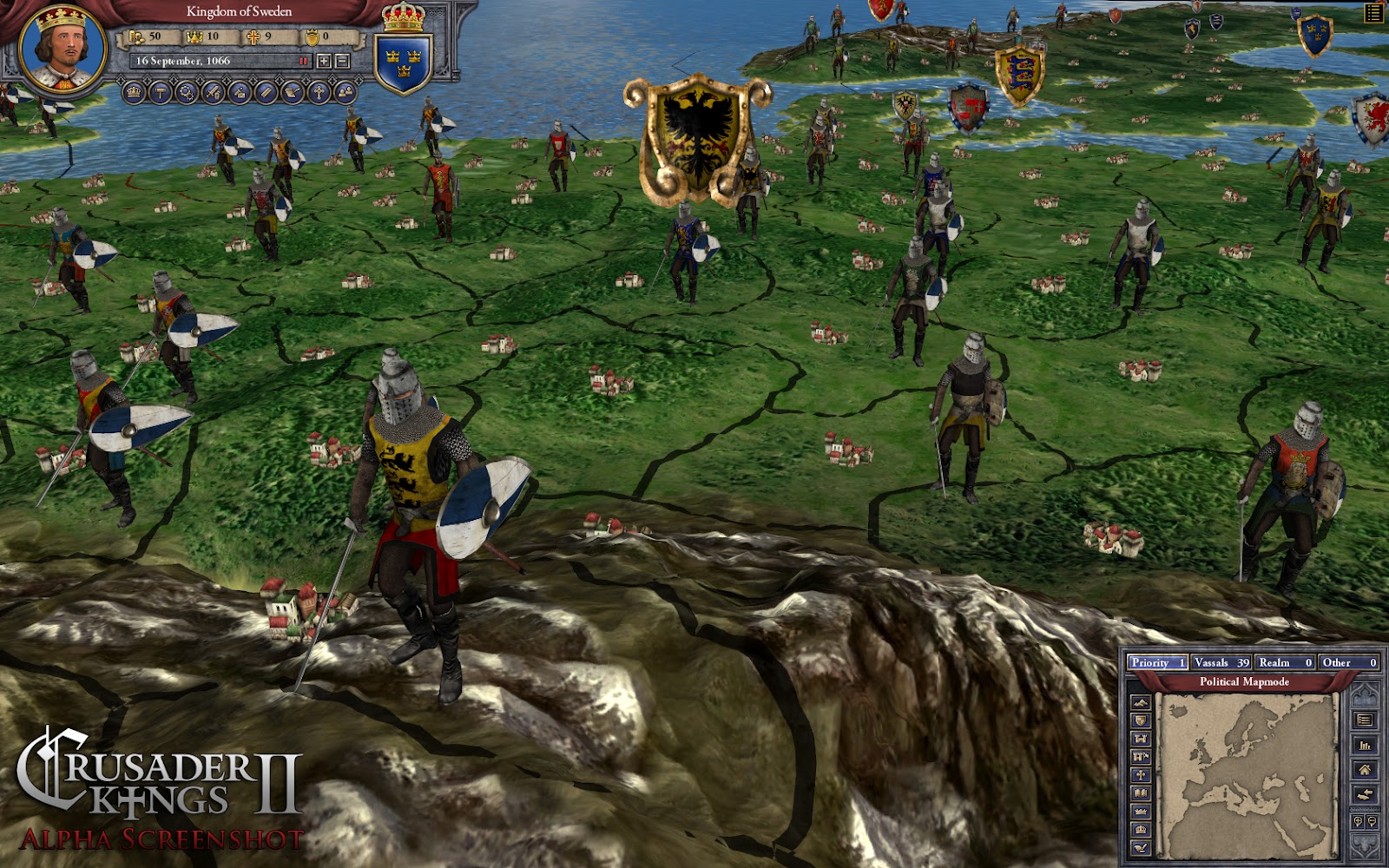
Task: Open the Military screen with the sword icon
Action: (212, 92)
